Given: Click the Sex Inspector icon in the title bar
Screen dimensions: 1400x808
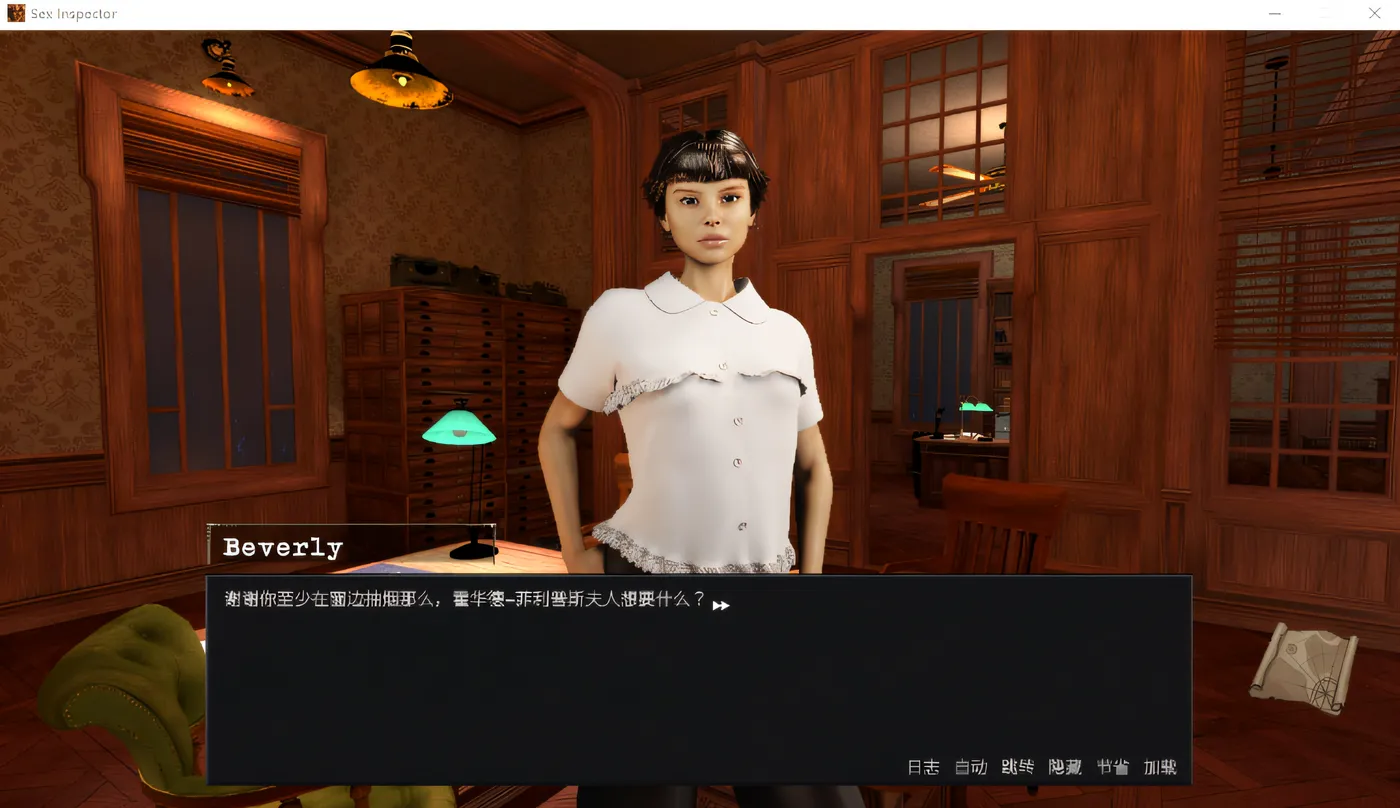Looking at the screenshot, I should tap(14, 13).
